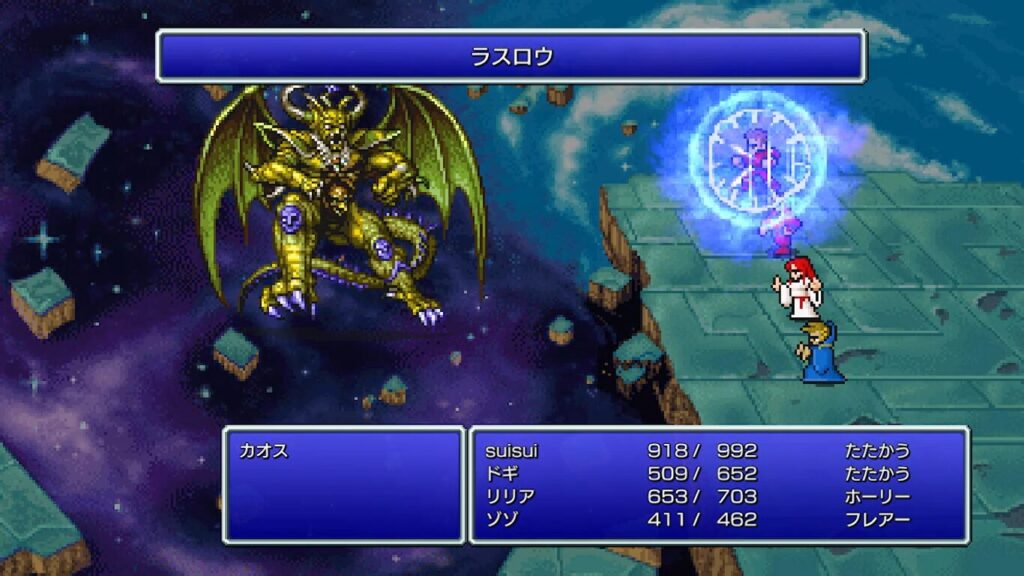Select party member ゾゾ's row
Image resolution: width=1024 pixels, height=576 pixels.
(501, 520)
